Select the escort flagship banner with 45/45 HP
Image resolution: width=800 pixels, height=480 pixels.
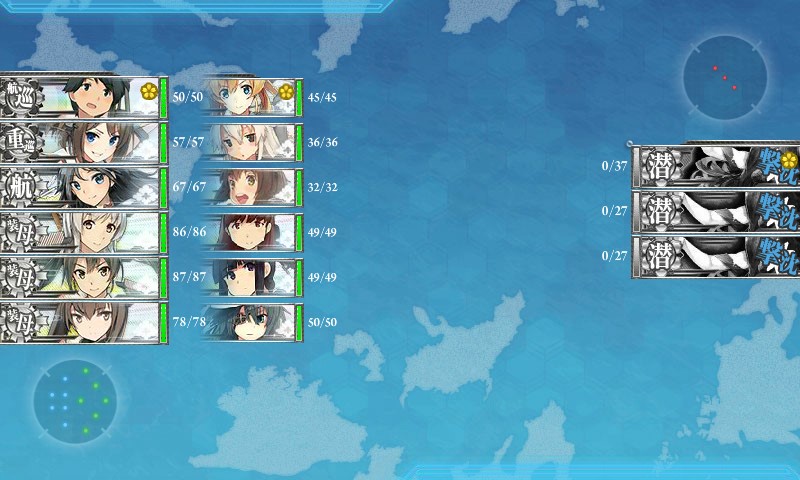coord(252,98)
